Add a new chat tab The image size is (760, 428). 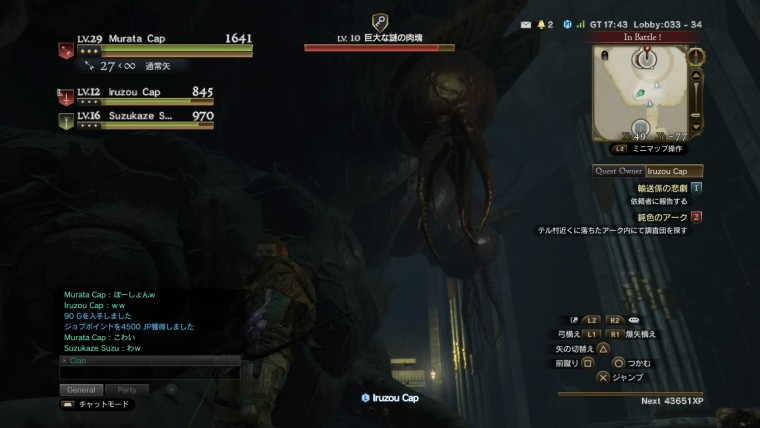pos(171,389)
